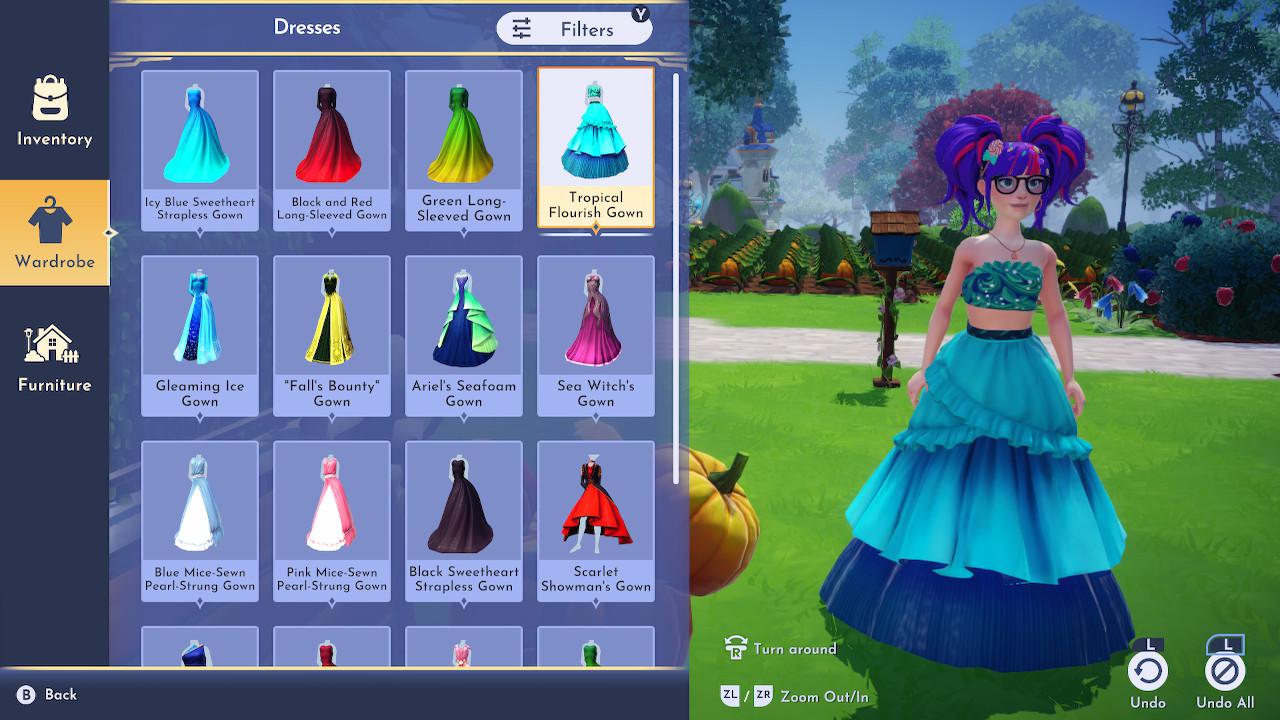The width and height of the screenshot is (1280, 720).
Task: Toggle the favorite marker under Scarlet Showman's Gown
Action: 595,602
